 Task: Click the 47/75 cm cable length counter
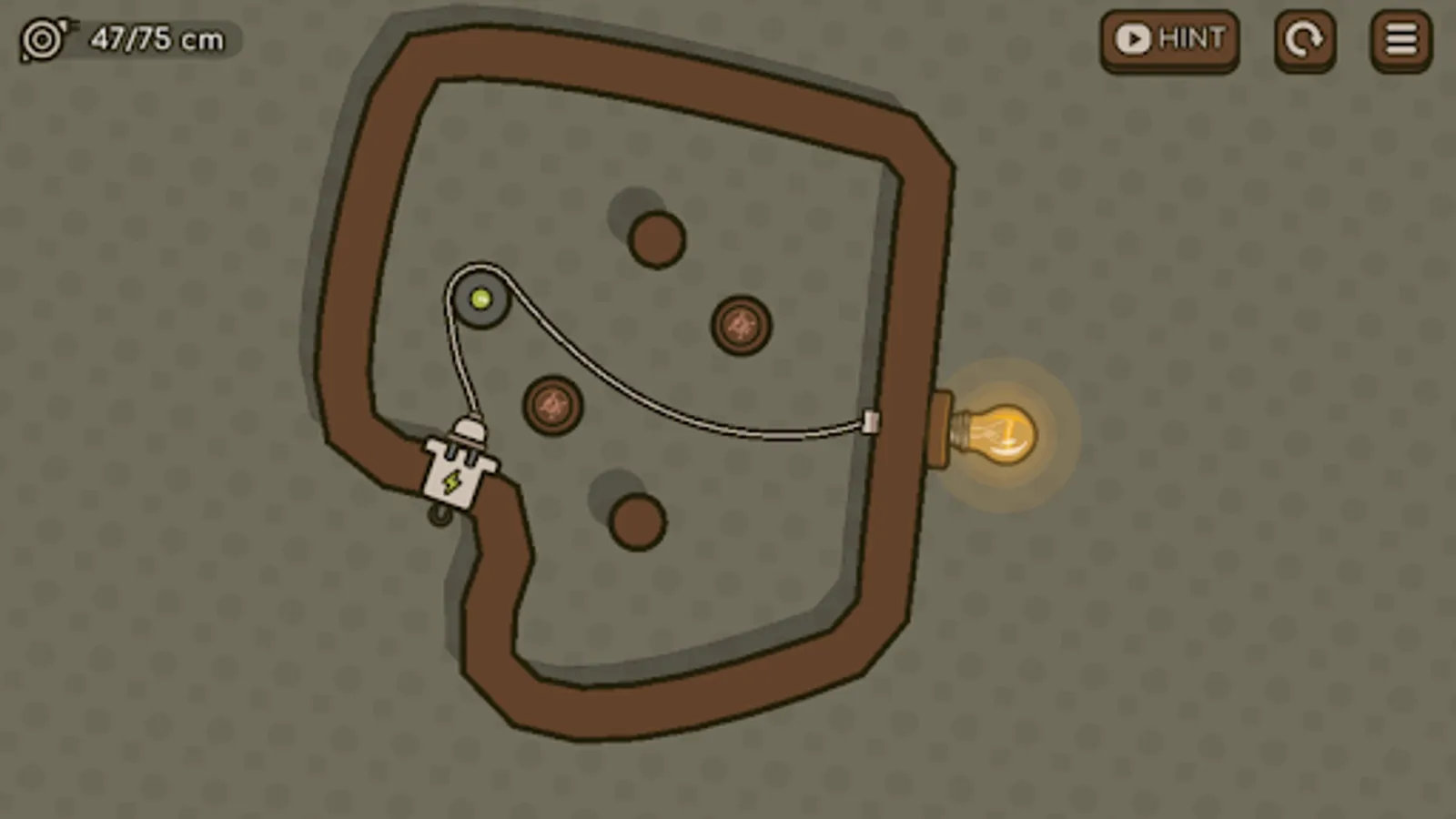(x=155, y=39)
